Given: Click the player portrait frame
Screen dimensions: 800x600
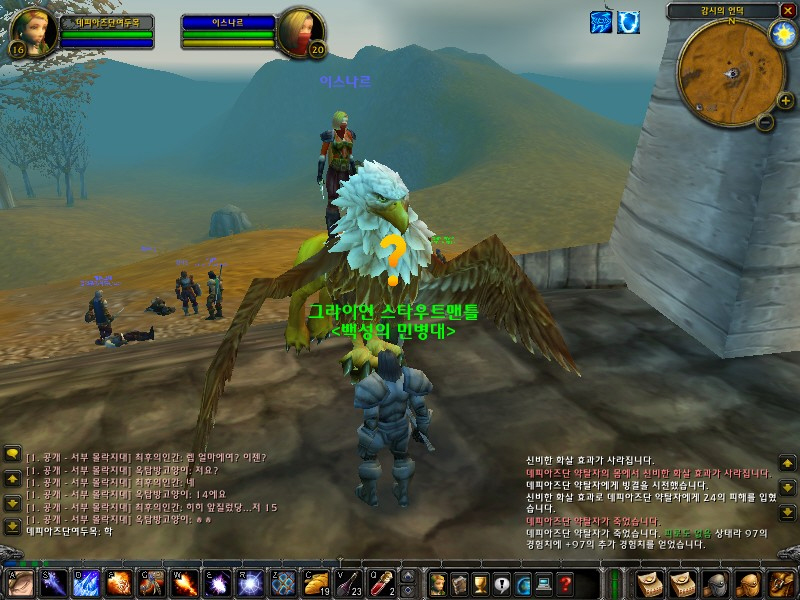Looking at the screenshot, I should [32, 32].
